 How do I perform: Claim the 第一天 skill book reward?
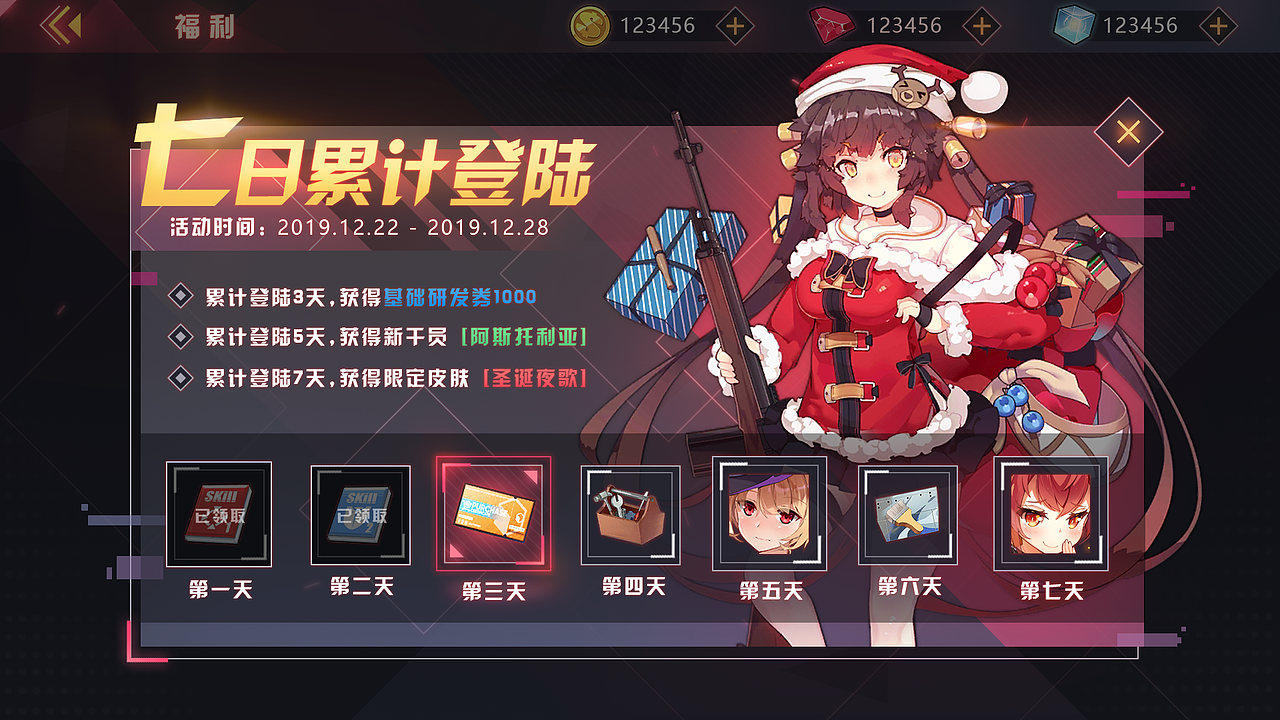[x=218, y=513]
